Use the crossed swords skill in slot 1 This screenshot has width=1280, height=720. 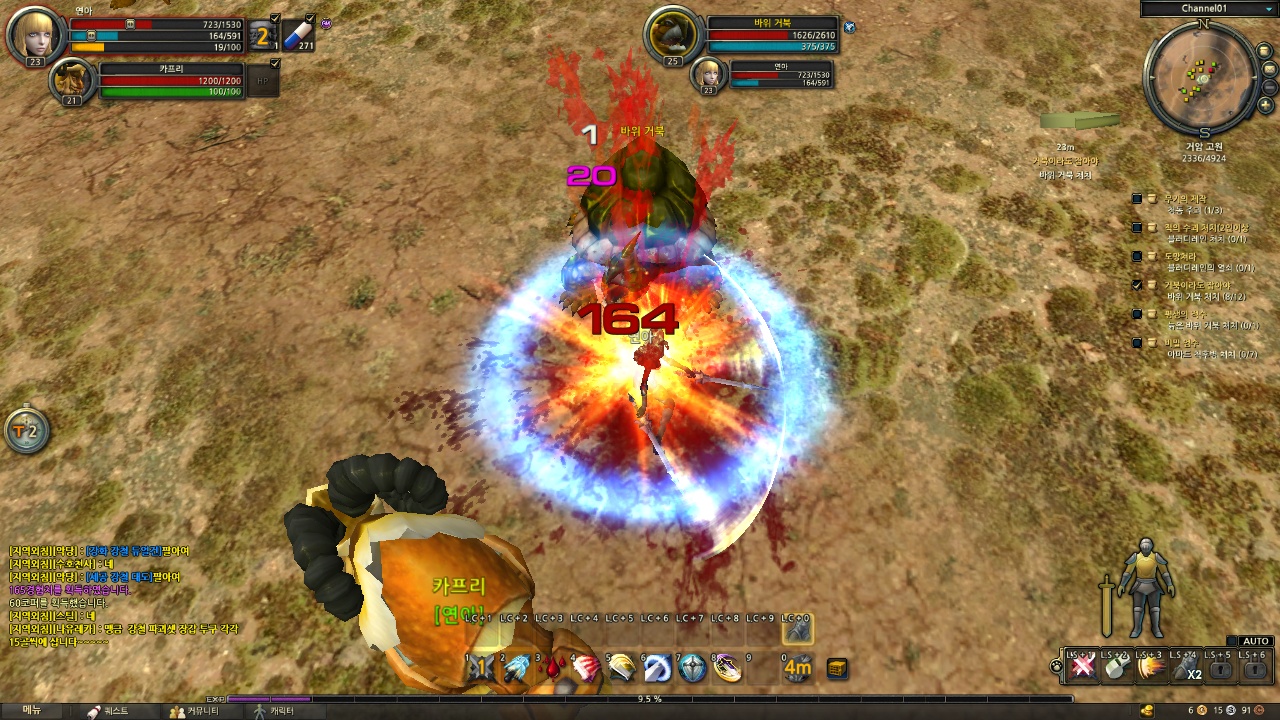click(482, 669)
